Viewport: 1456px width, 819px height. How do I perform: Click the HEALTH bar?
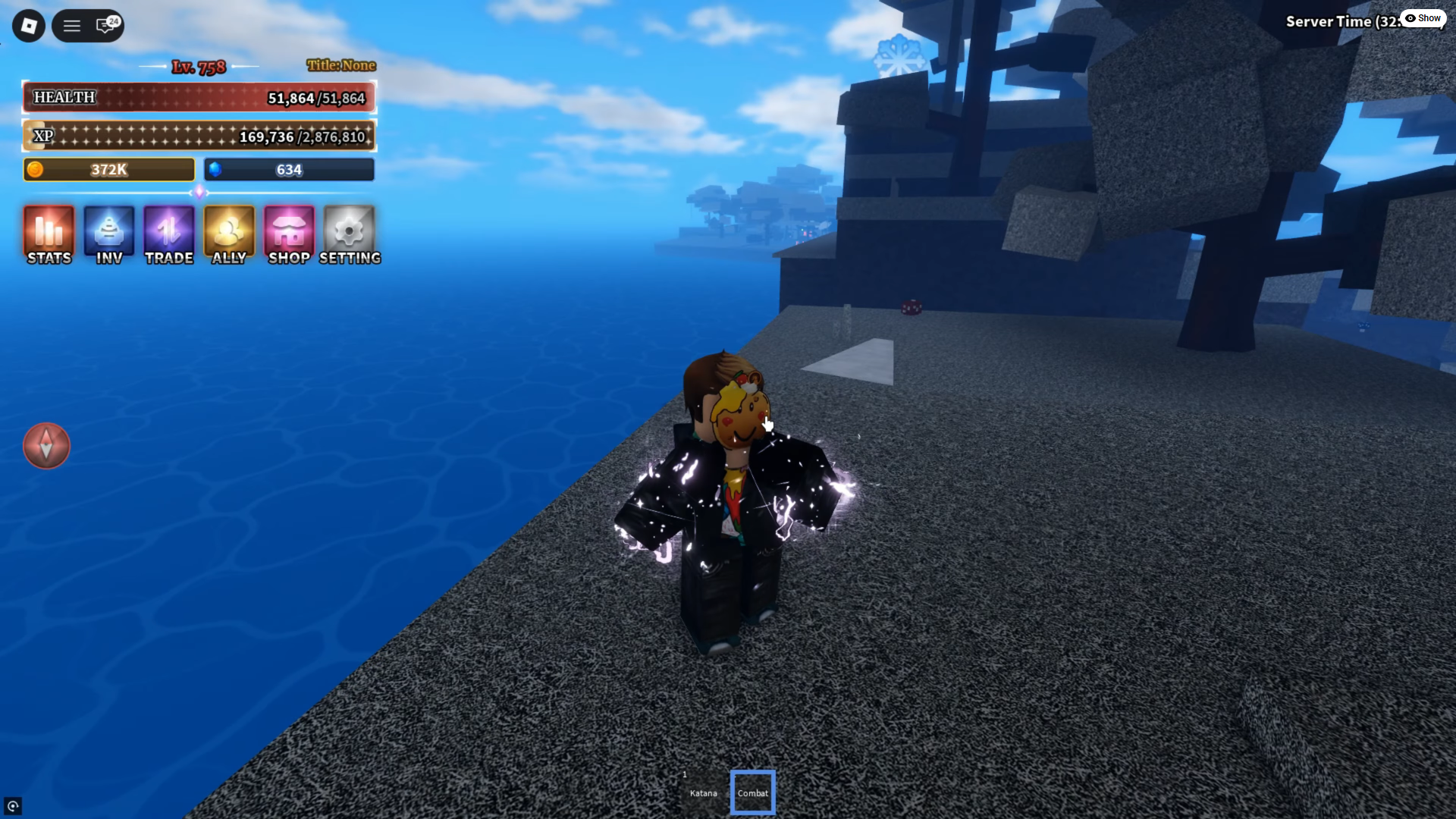(x=199, y=97)
